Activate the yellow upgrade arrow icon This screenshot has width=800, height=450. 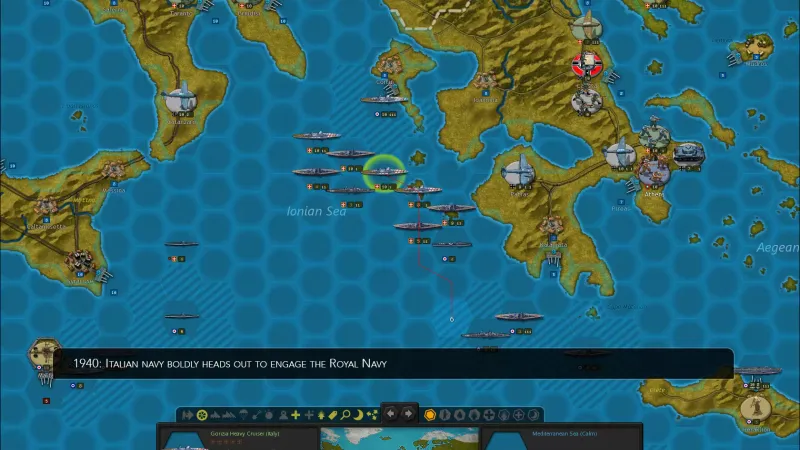tap(320, 414)
